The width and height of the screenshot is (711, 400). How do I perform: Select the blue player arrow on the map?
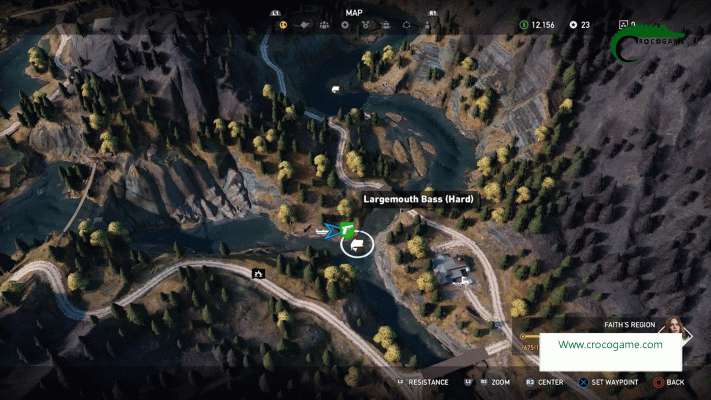[329, 231]
